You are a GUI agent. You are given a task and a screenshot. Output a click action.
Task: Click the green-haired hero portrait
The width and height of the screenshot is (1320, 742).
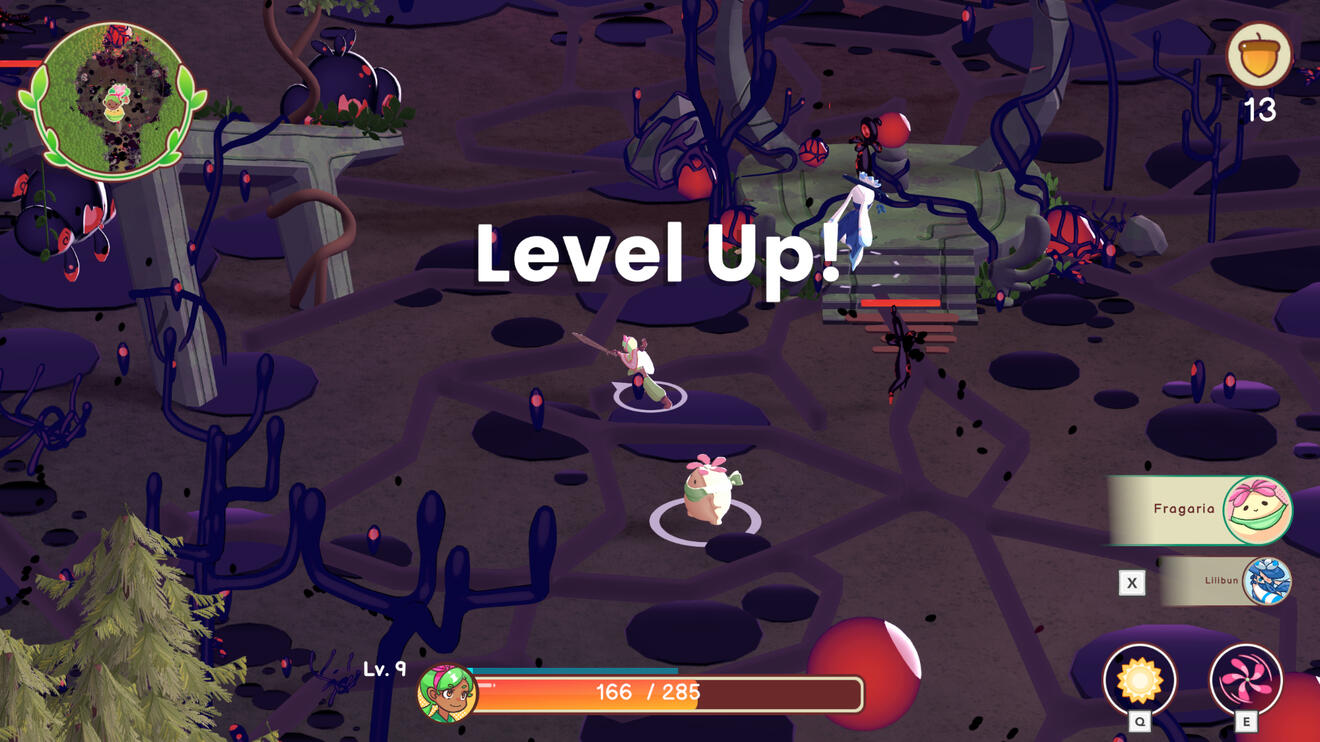coord(446,693)
